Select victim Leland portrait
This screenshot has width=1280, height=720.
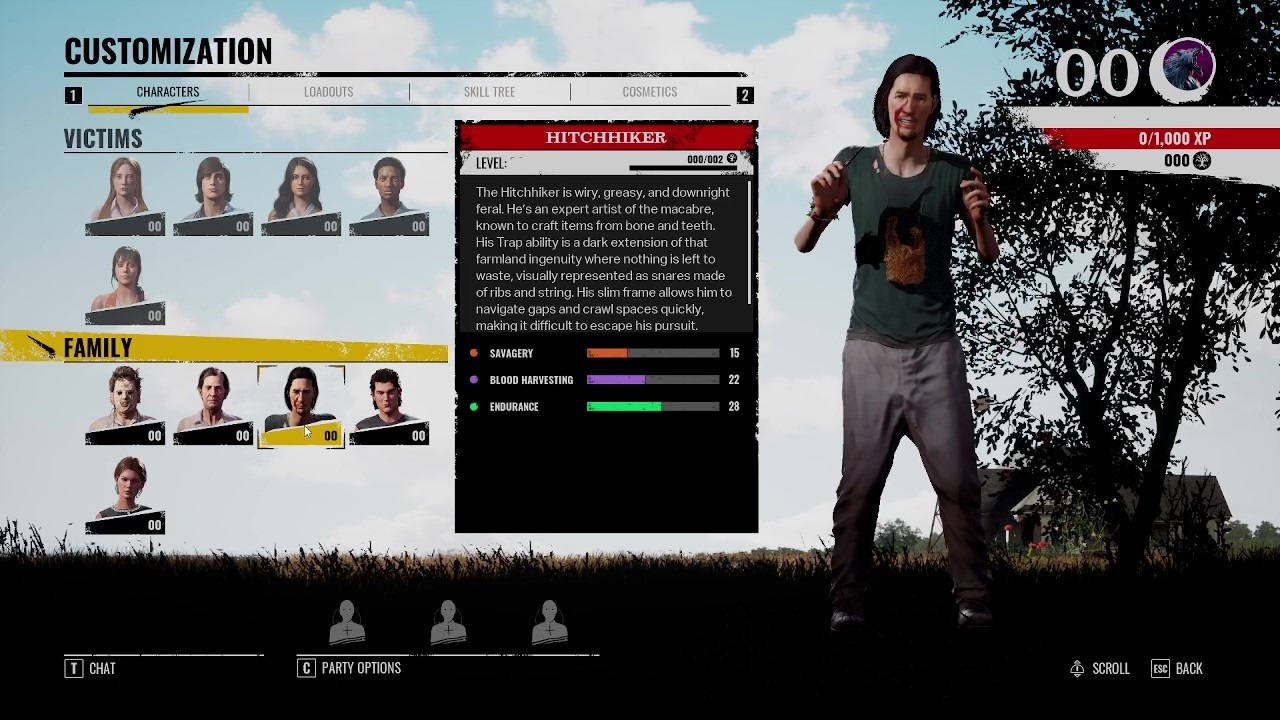213,196
